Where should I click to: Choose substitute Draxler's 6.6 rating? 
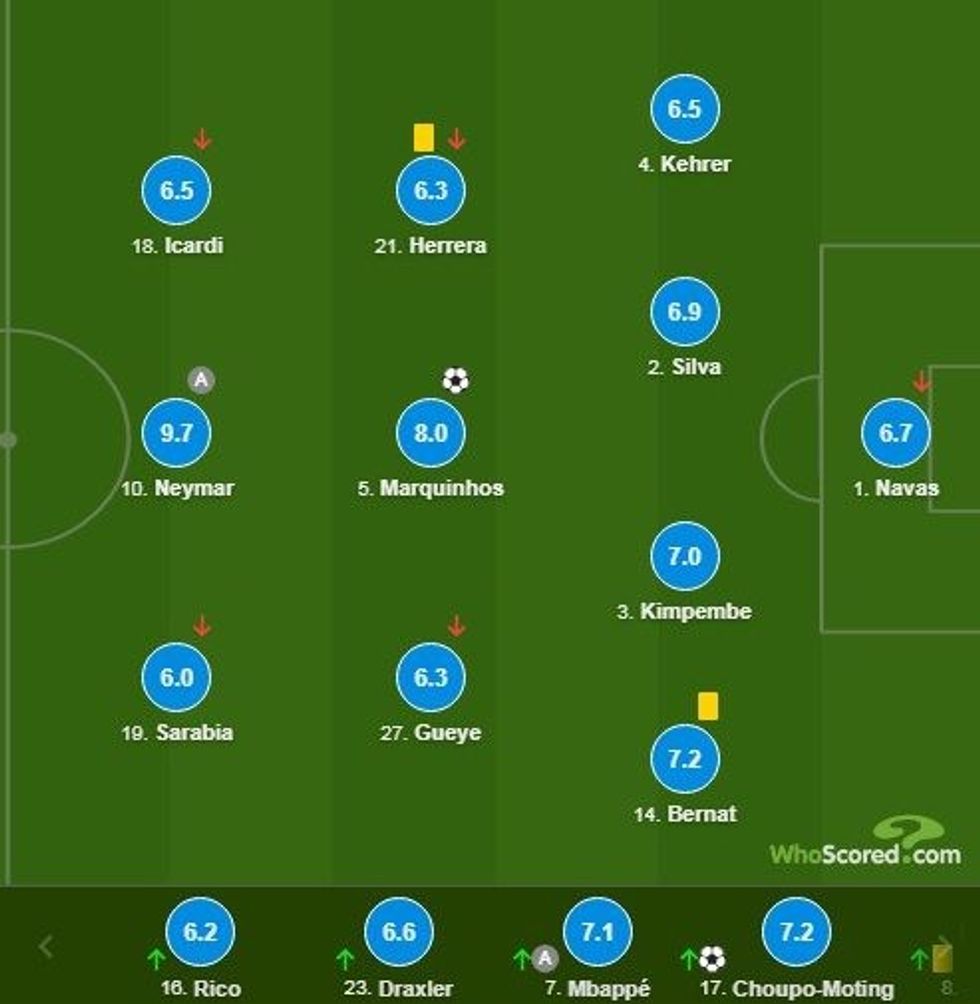tap(398, 933)
